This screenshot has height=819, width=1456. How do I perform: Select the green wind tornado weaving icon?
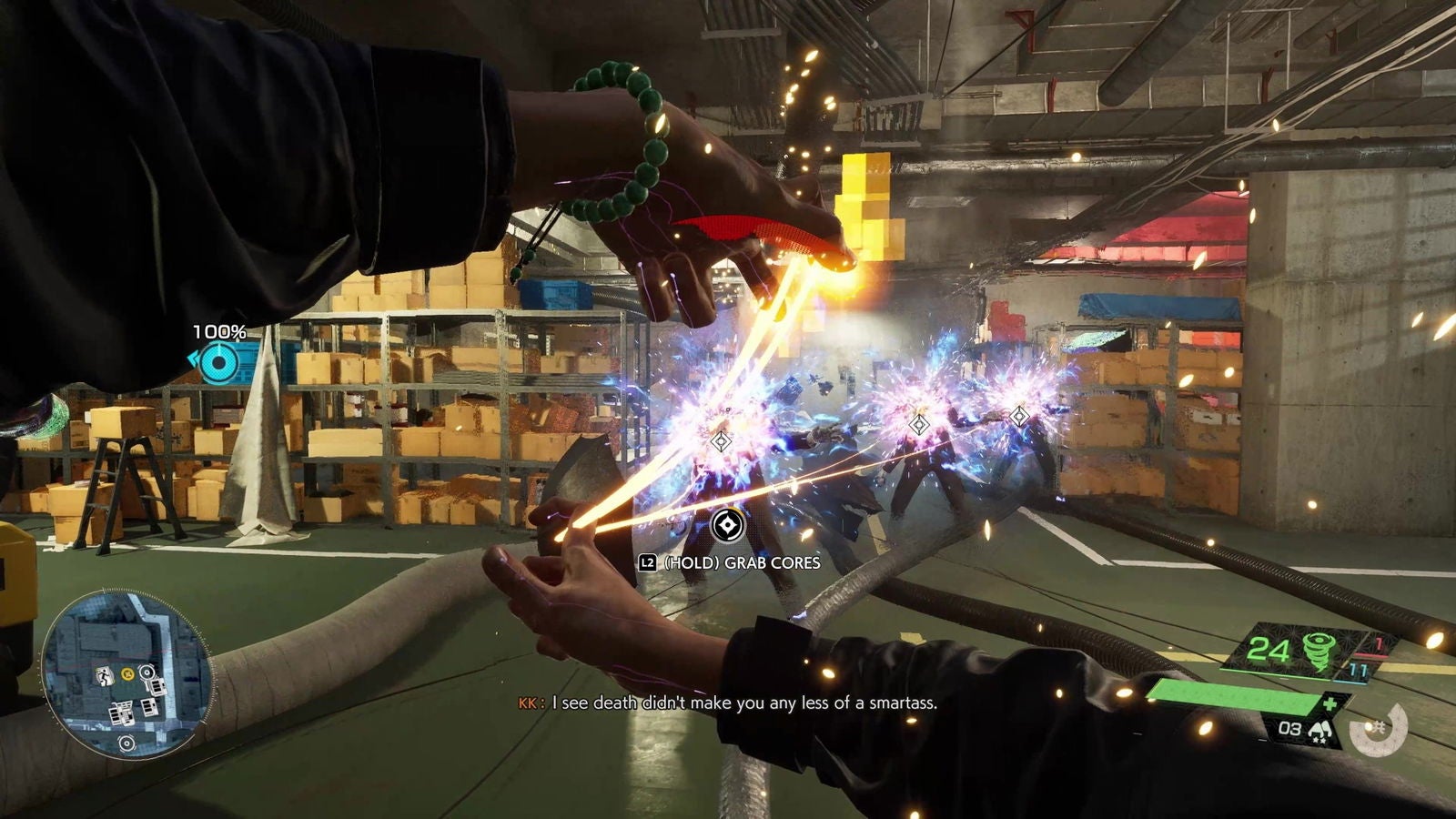[1319, 651]
